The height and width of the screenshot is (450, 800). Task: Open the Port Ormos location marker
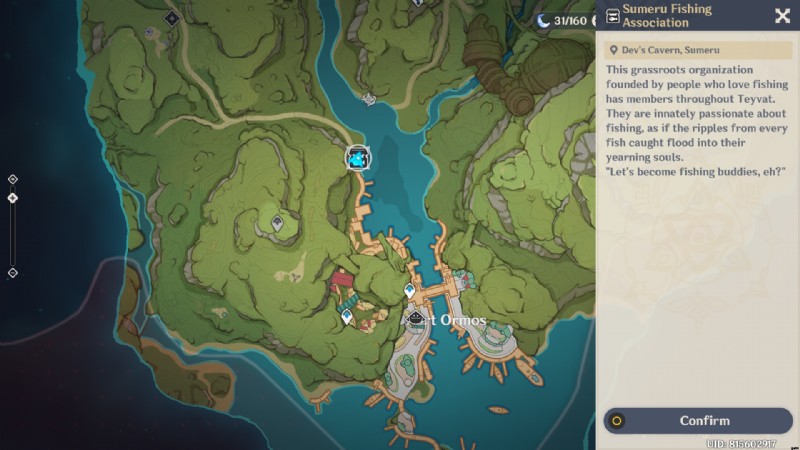click(416, 318)
